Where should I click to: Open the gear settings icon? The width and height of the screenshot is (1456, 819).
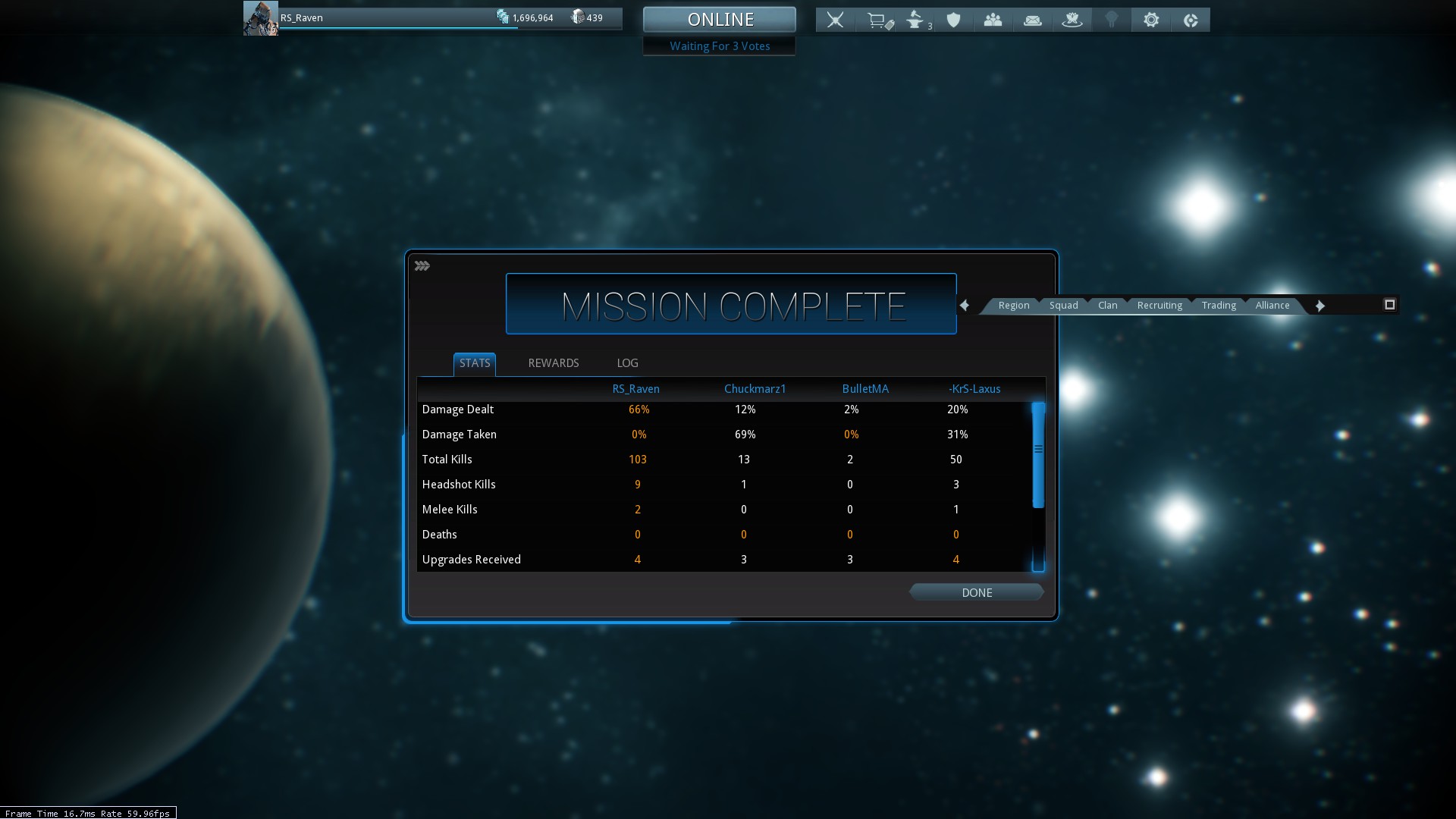(1150, 20)
